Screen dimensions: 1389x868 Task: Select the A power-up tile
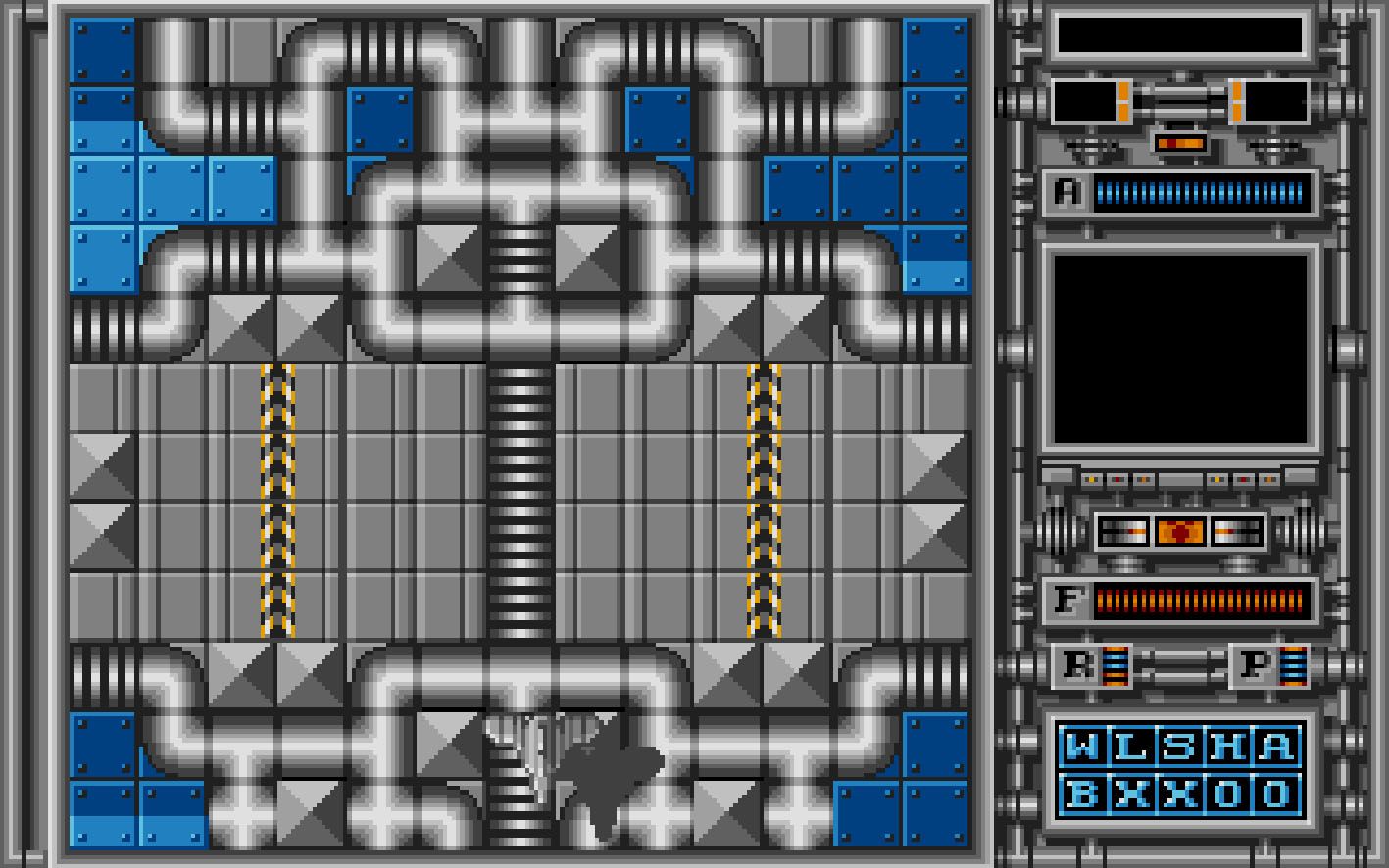point(1275,747)
